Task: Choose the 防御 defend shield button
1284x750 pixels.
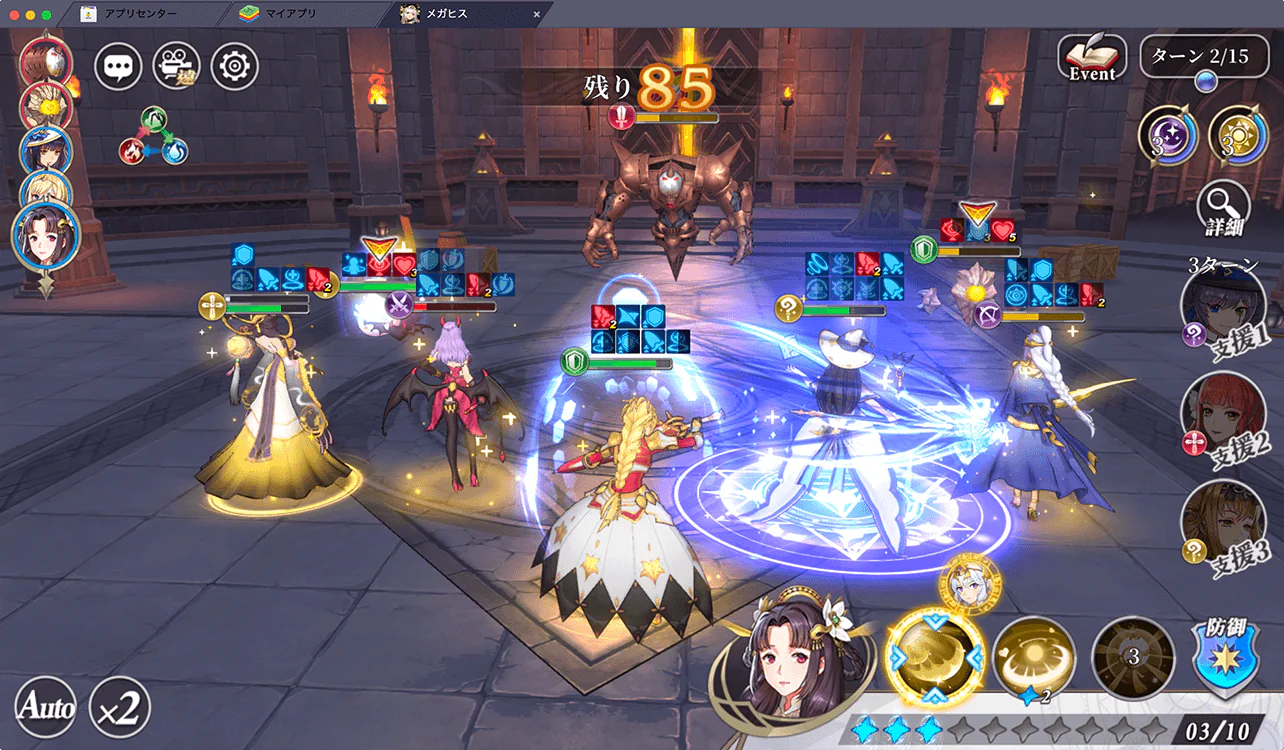Action: pyautogui.click(x=1227, y=656)
